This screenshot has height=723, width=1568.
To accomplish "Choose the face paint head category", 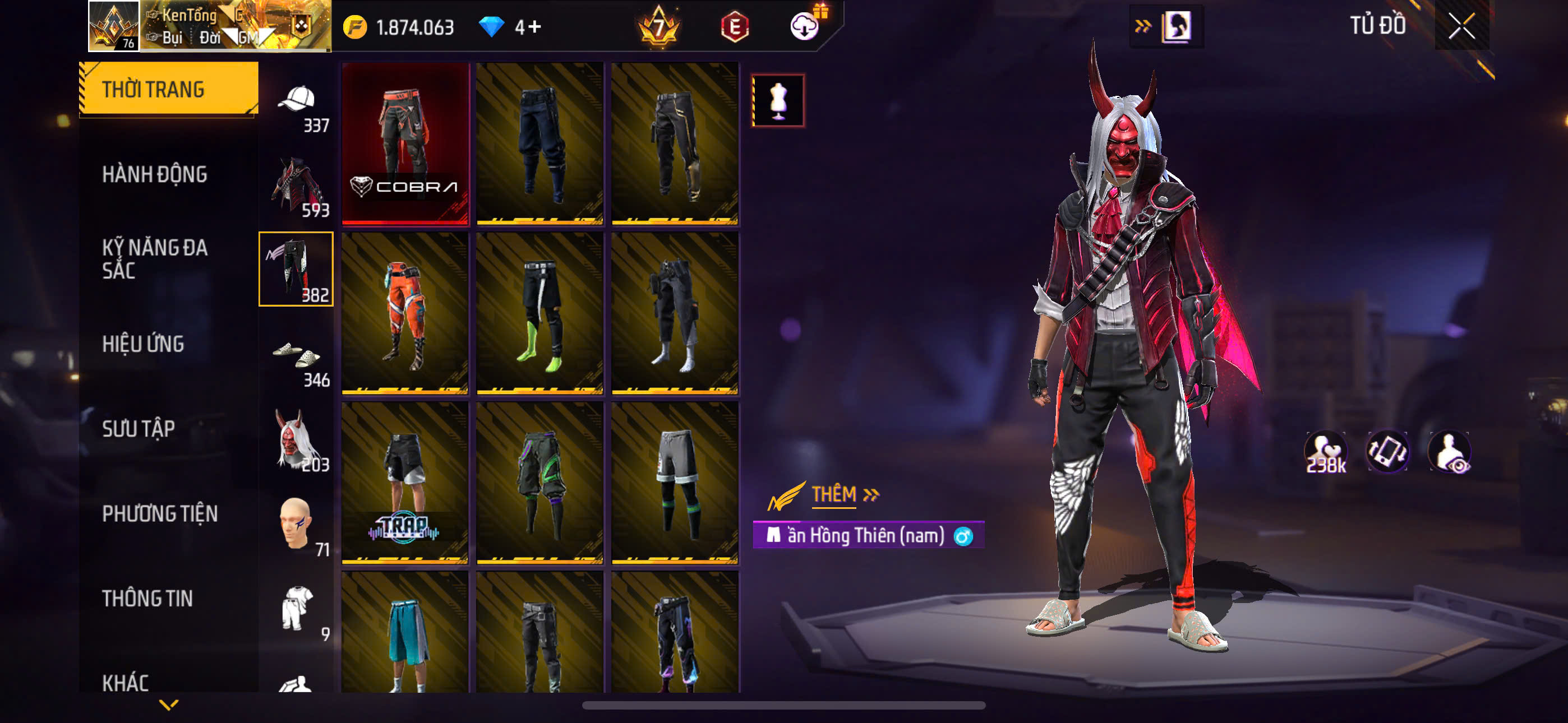I will click(297, 525).
